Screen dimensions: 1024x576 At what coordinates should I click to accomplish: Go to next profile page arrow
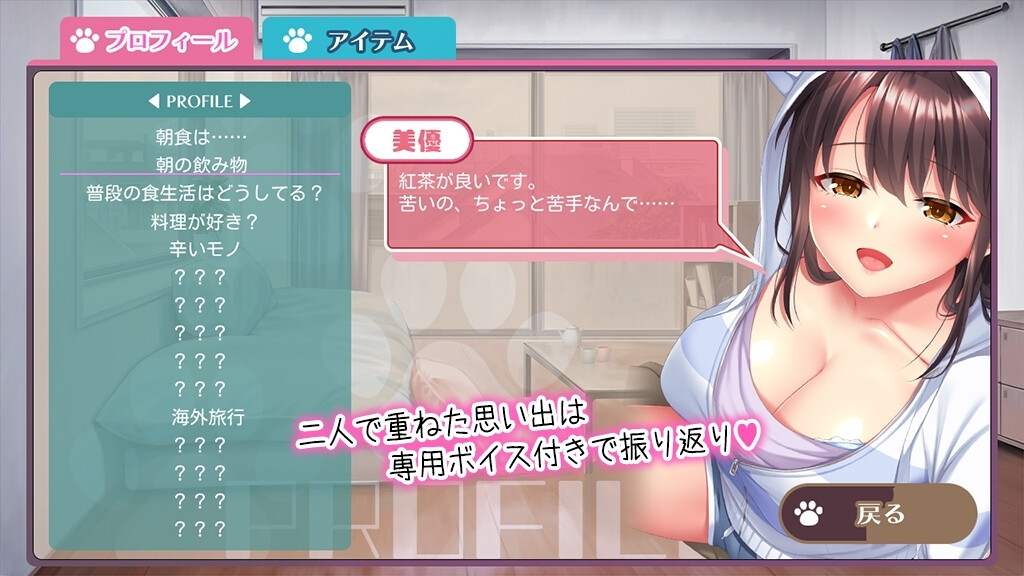246,101
